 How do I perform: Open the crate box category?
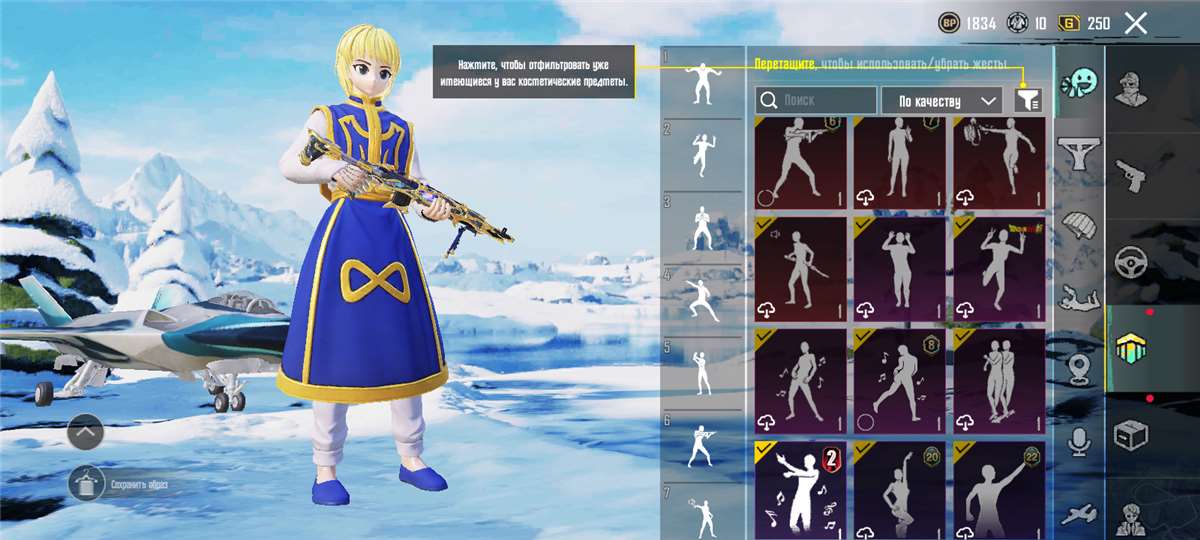coord(1131,435)
